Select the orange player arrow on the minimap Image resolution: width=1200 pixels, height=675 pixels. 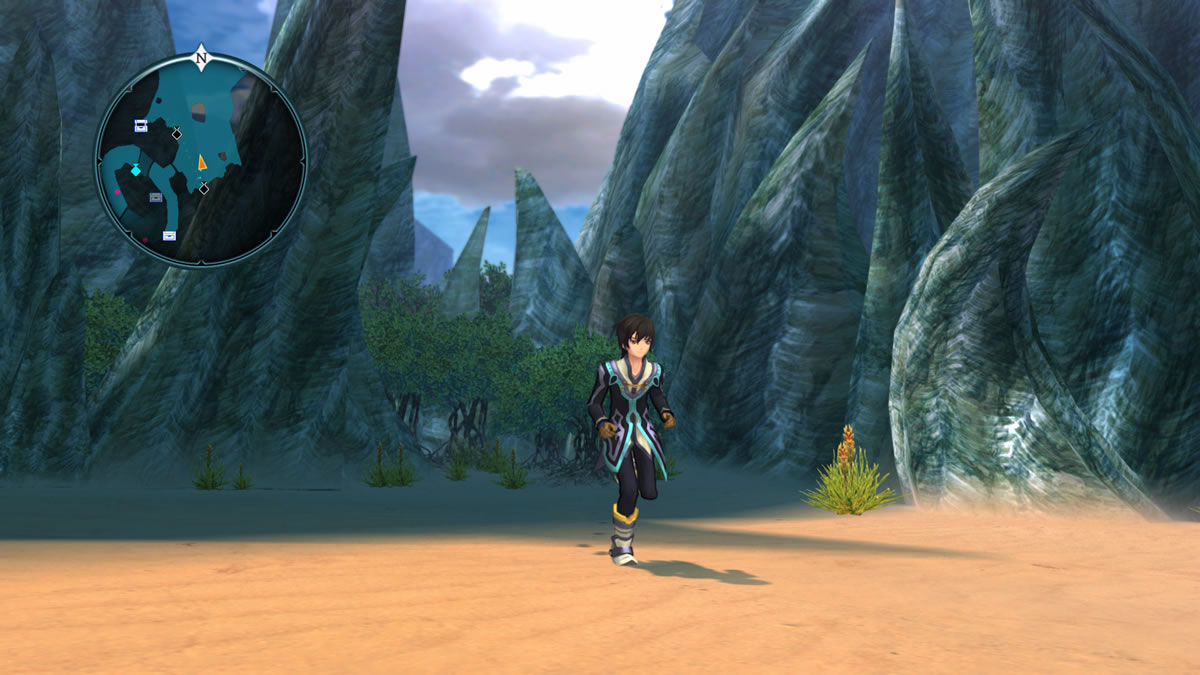[202, 161]
